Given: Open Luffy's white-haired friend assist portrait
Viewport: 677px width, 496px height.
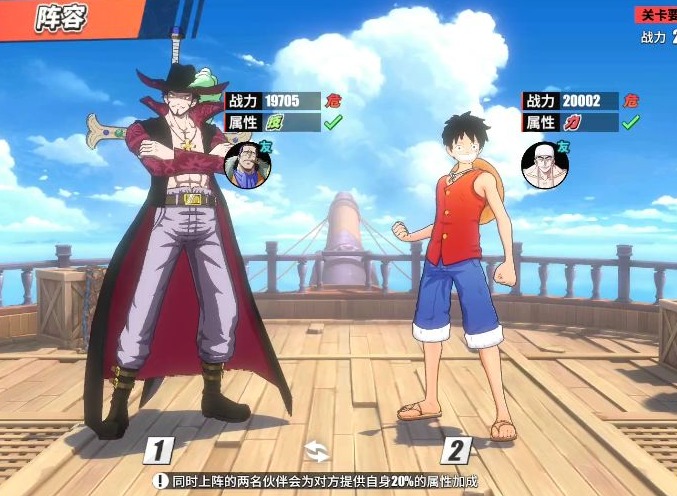Looking at the screenshot, I should pyautogui.click(x=541, y=164).
